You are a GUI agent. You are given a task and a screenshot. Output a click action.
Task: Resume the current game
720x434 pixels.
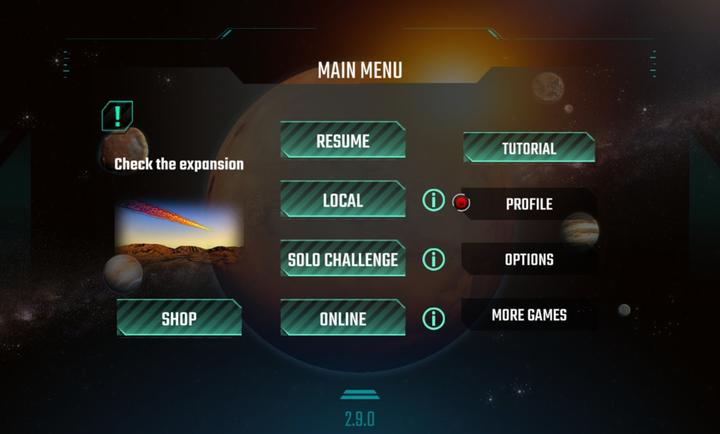click(342, 141)
